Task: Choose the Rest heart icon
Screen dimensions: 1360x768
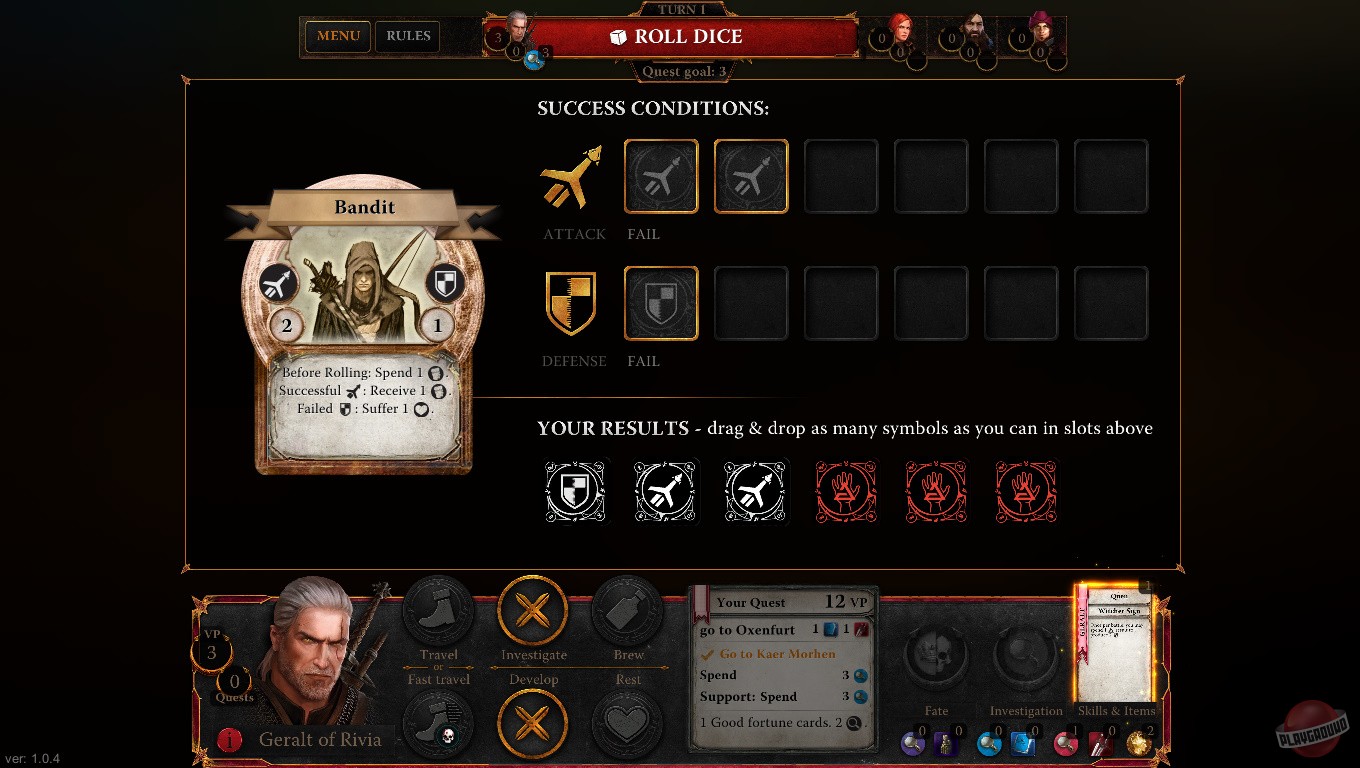Action: (628, 725)
